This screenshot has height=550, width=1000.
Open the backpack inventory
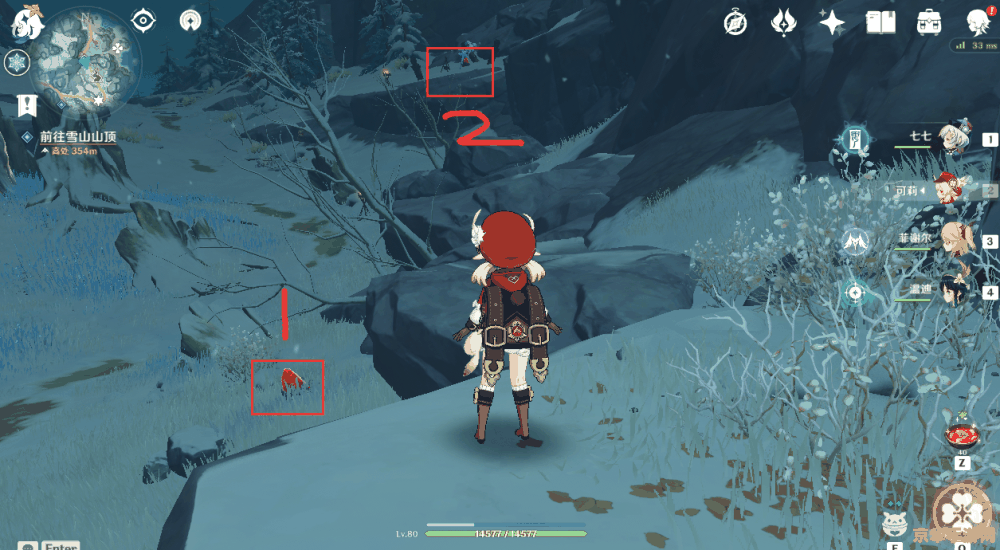[x=928, y=23]
